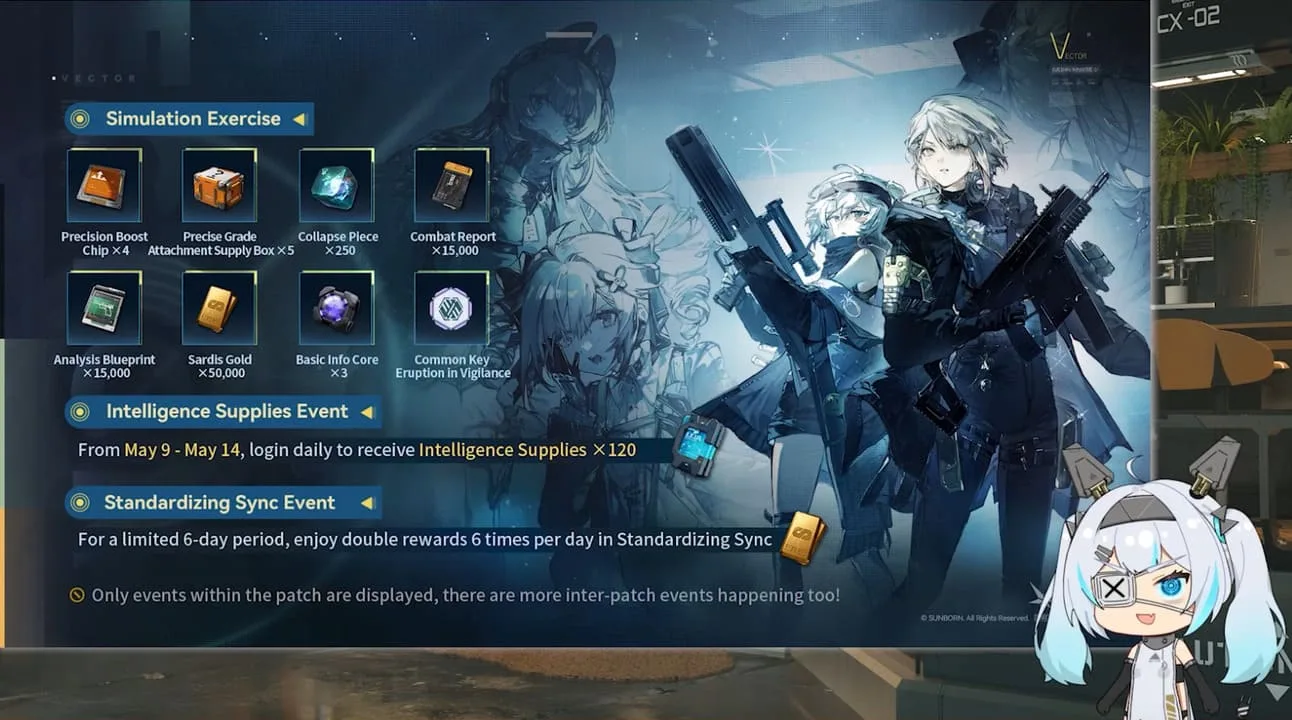
Task: Click the Intelligence Supplies Event marker dot
Action: point(79,411)
